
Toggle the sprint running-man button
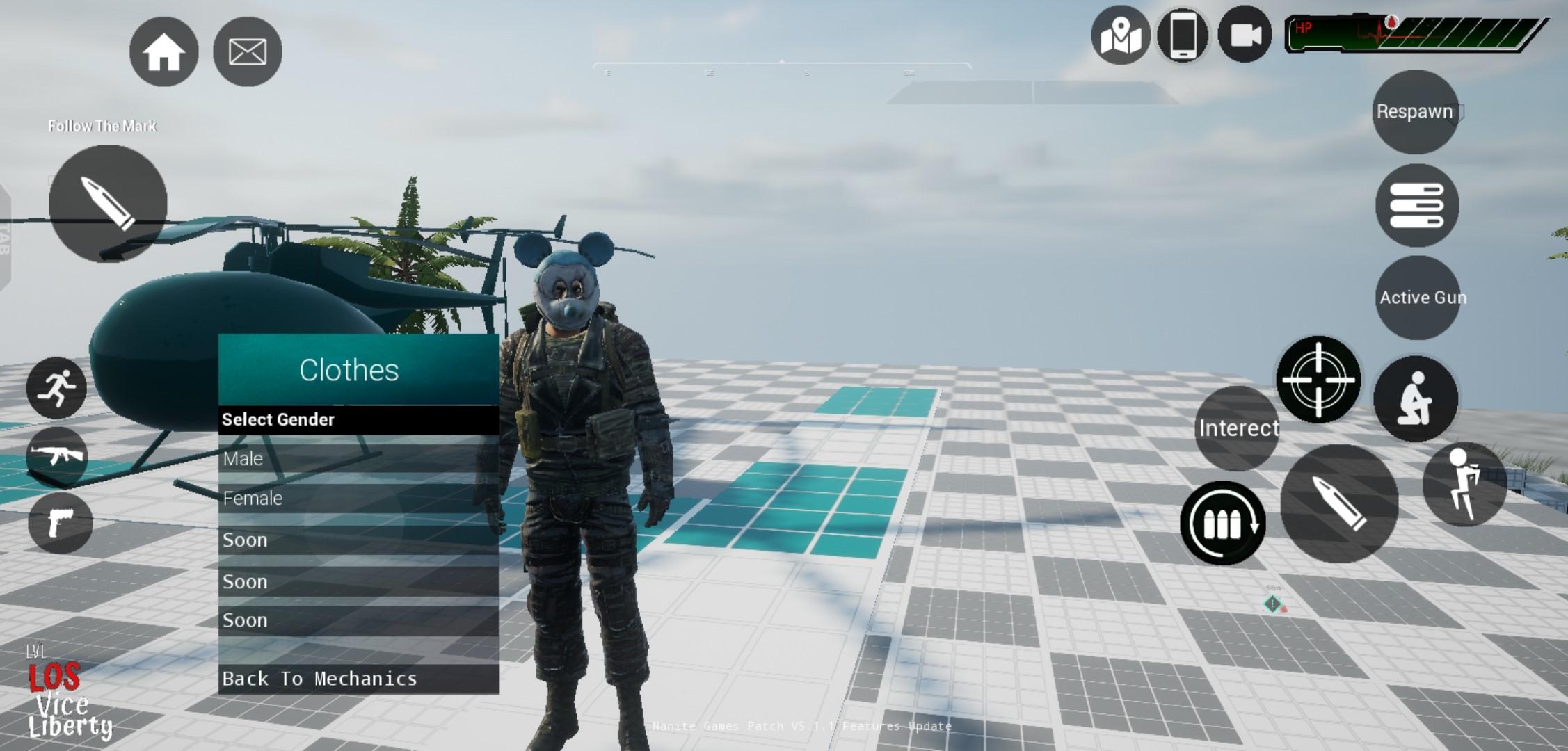pyautogui.click(x=56, y=388)
